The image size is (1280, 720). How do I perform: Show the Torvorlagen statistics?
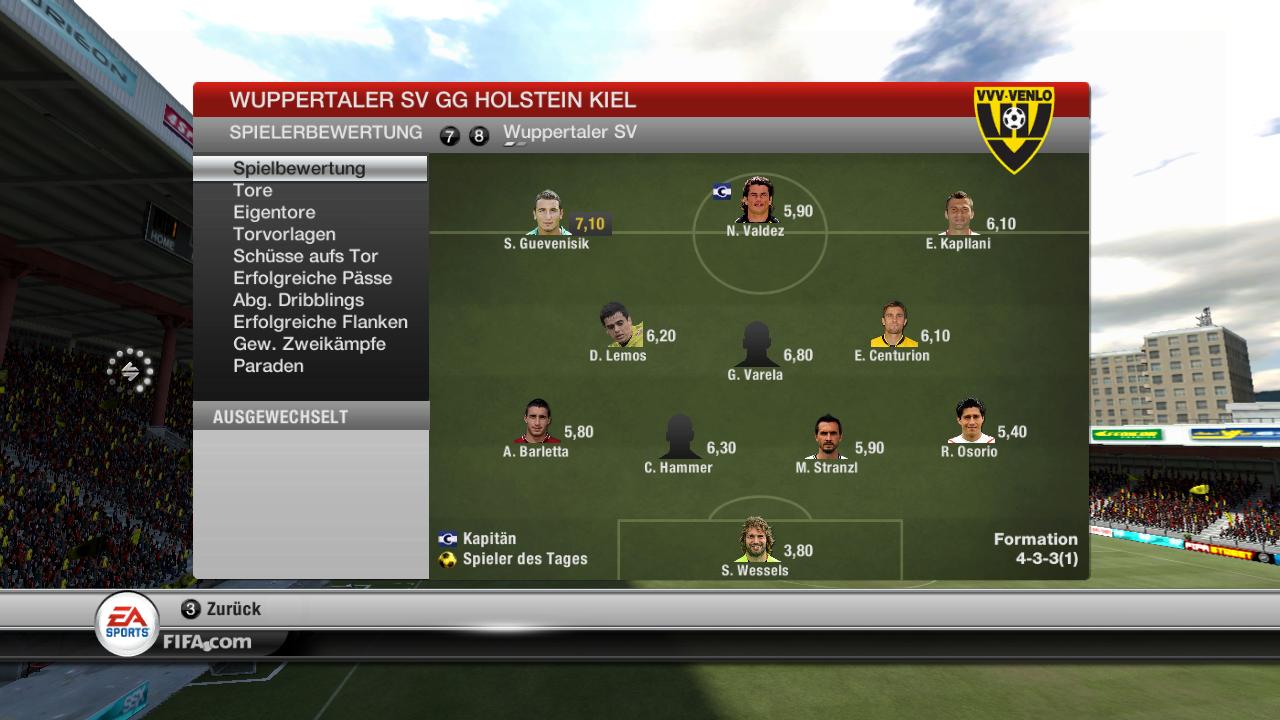[284, 234]
